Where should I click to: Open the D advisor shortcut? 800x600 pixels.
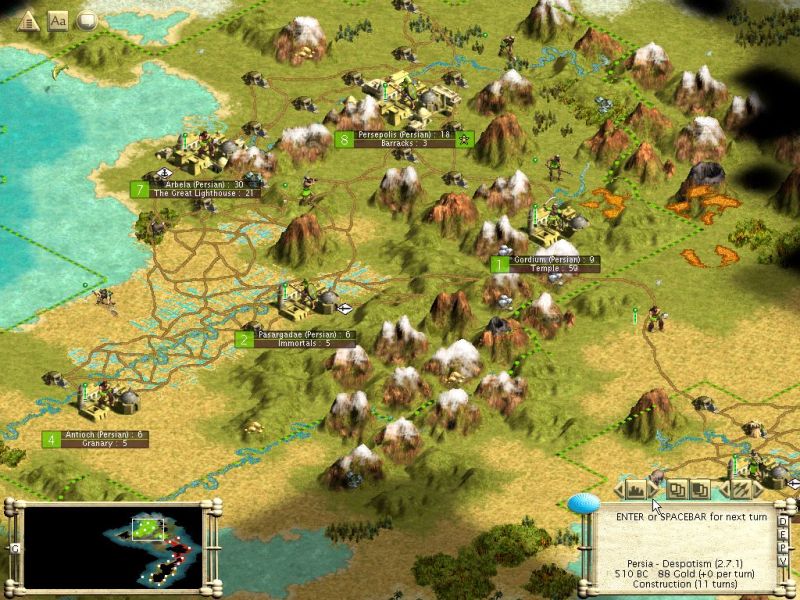[783, 520]
